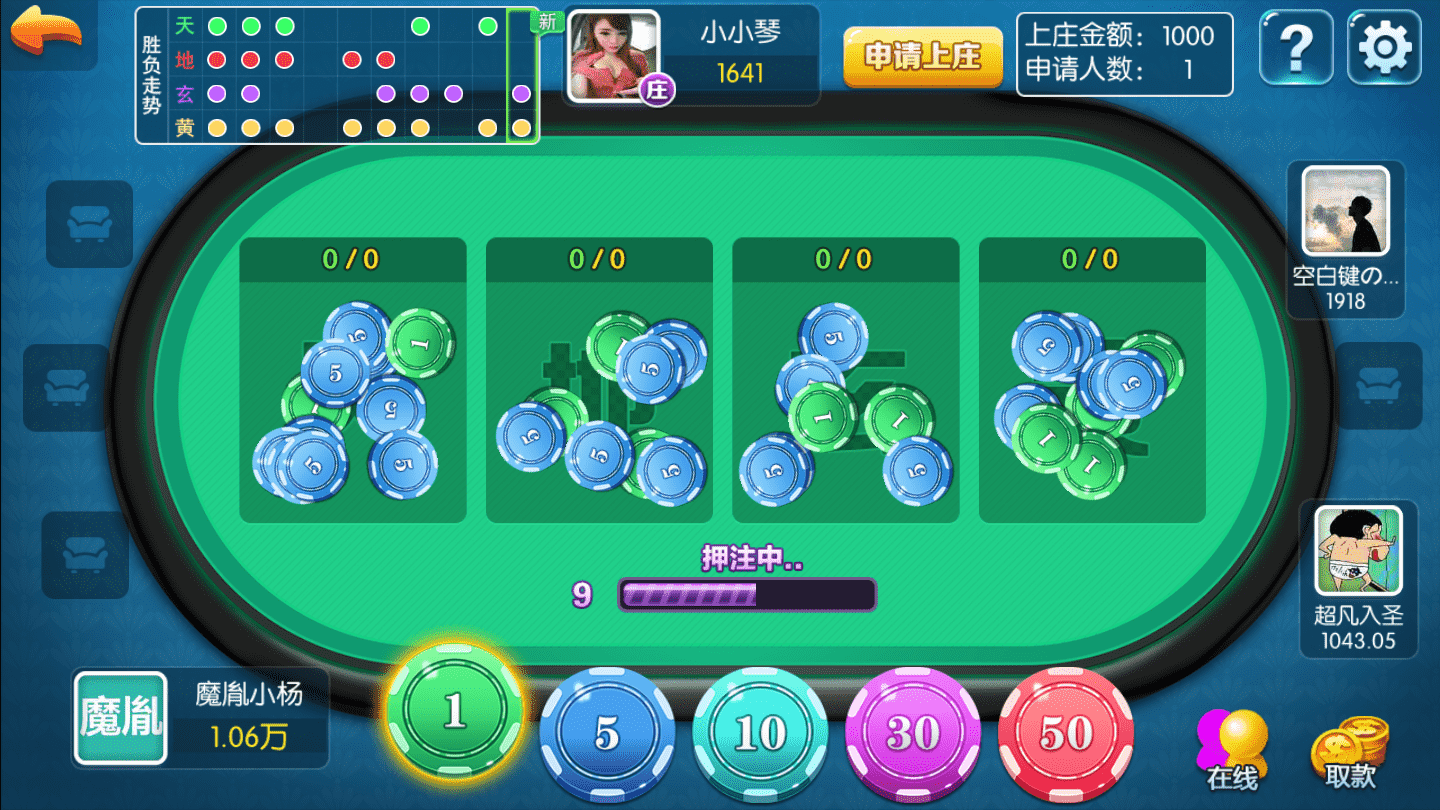This screenshot has width=1440, height=810.
Task: Go back with the orange arrow
Action: pyautogui.click(x=47, y=32)
